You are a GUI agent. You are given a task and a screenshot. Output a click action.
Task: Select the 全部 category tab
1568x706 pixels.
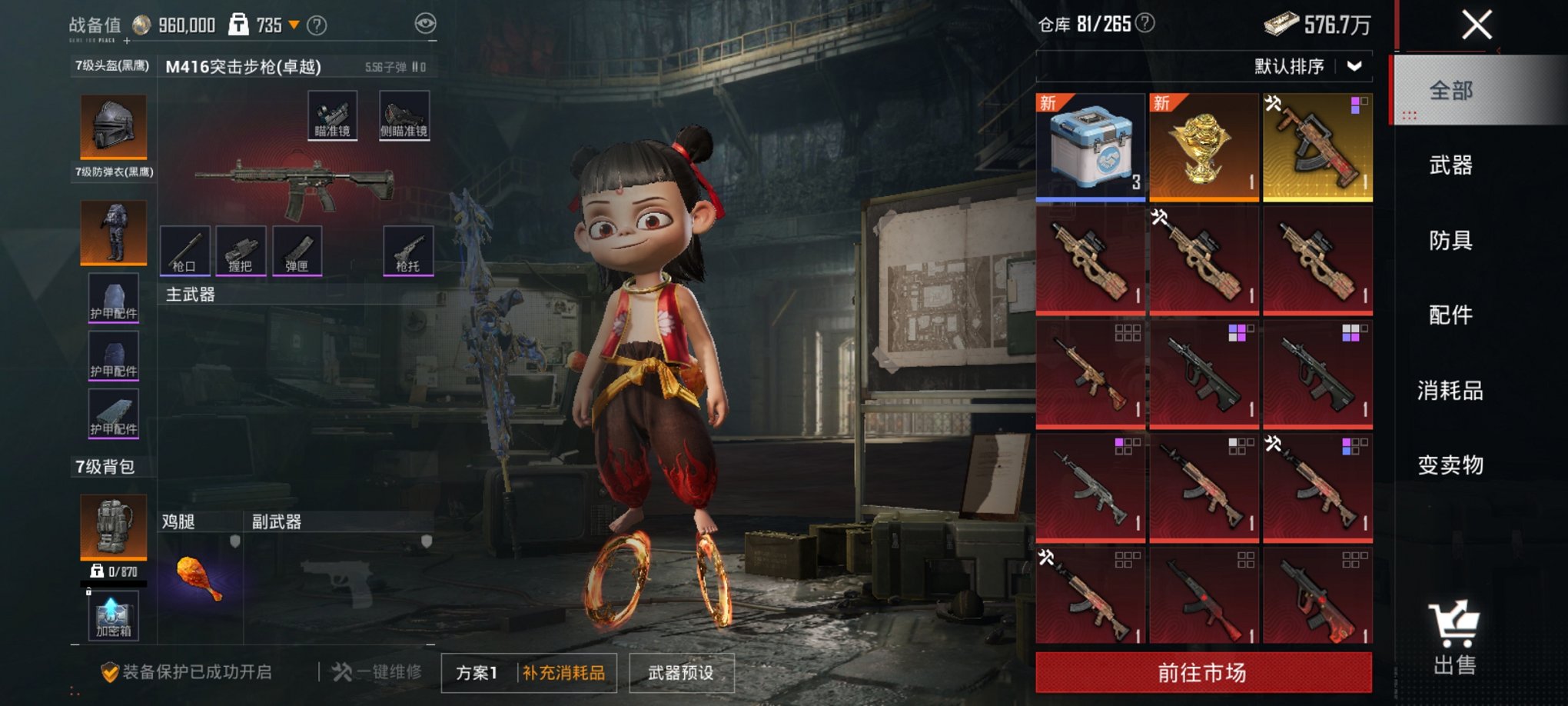point(1450,91)
